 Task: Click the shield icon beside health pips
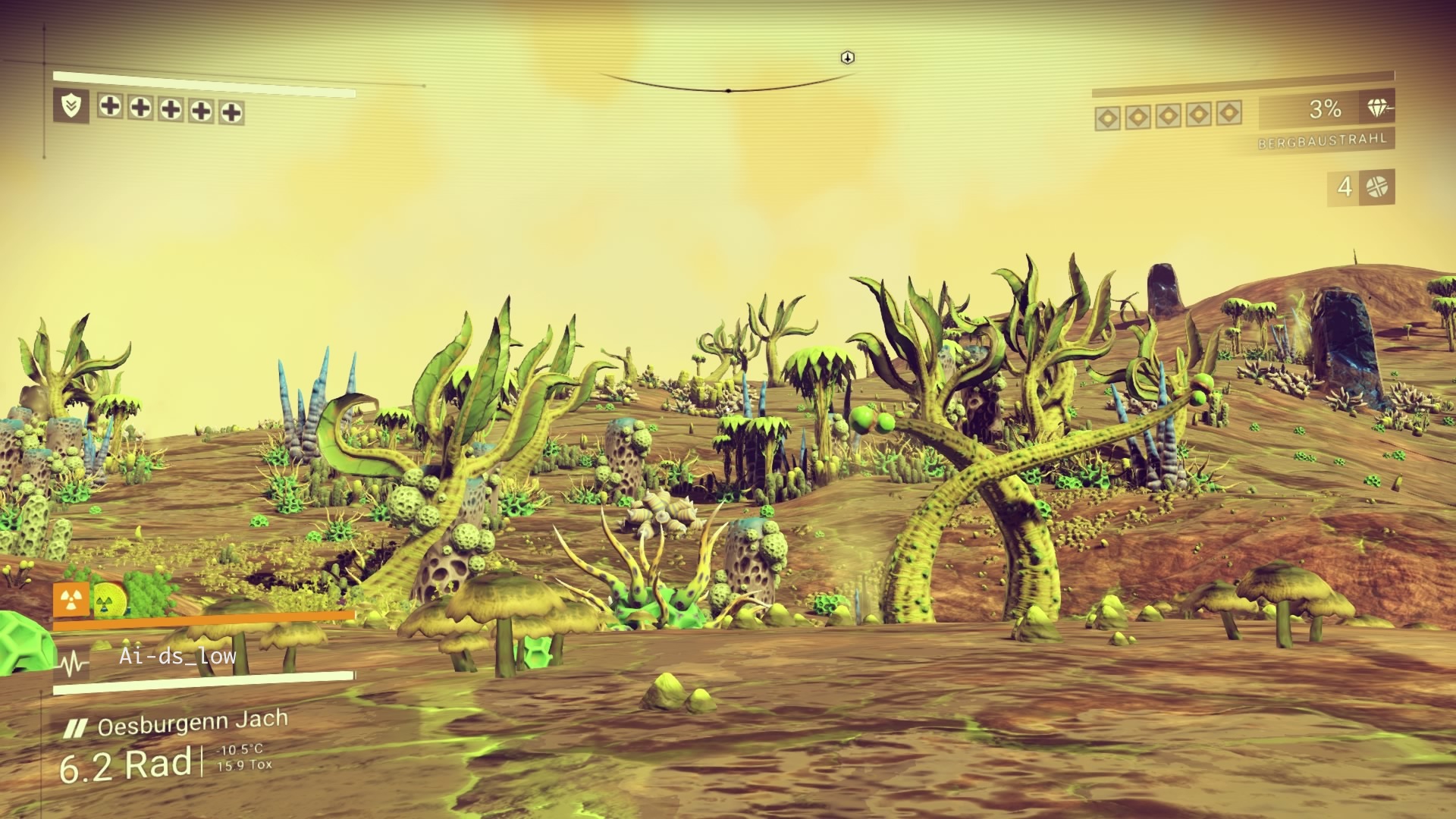(71, 106)
